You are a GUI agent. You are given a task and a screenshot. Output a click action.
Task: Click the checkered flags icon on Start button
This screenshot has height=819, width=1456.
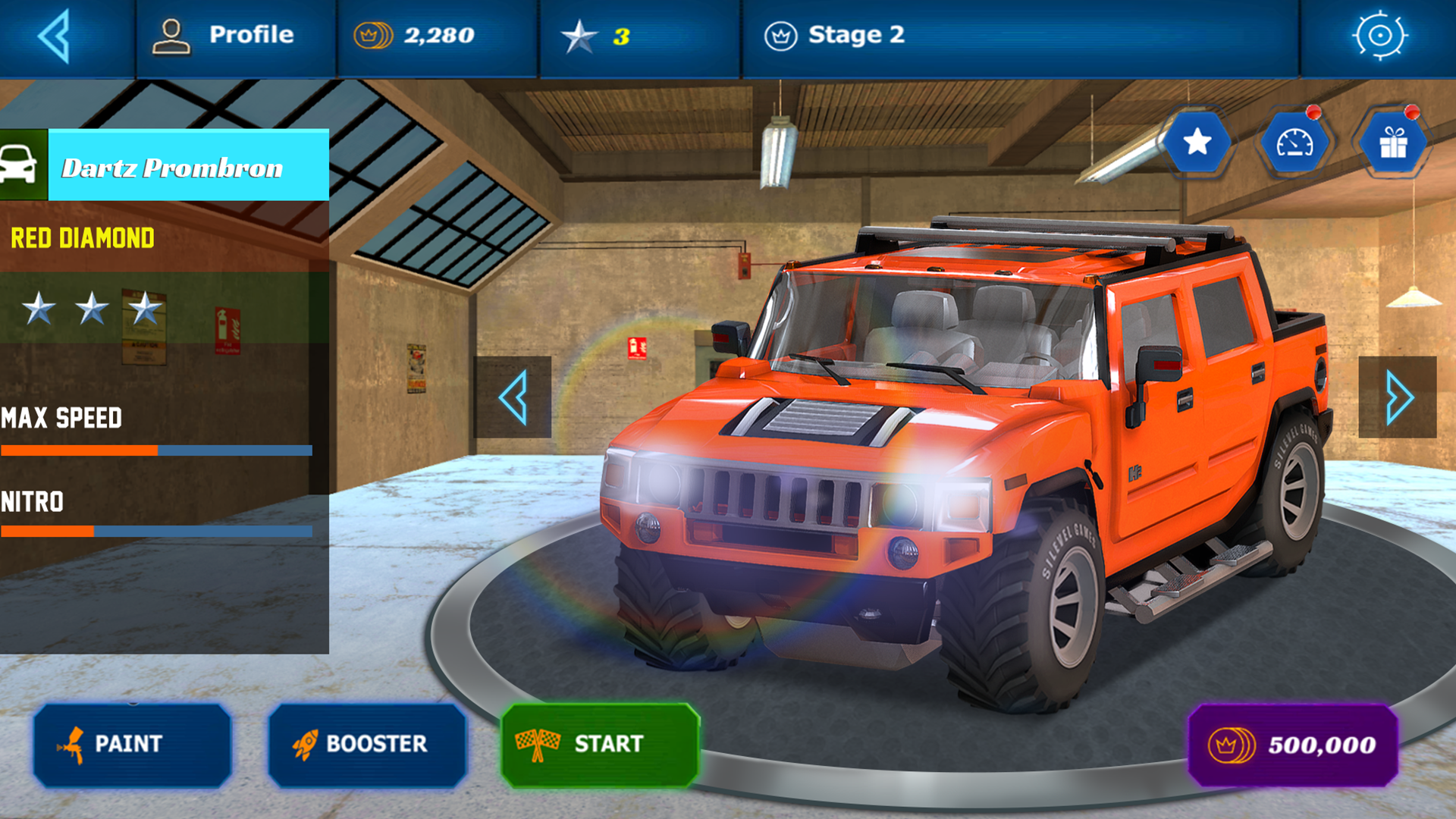pos(535,745)
